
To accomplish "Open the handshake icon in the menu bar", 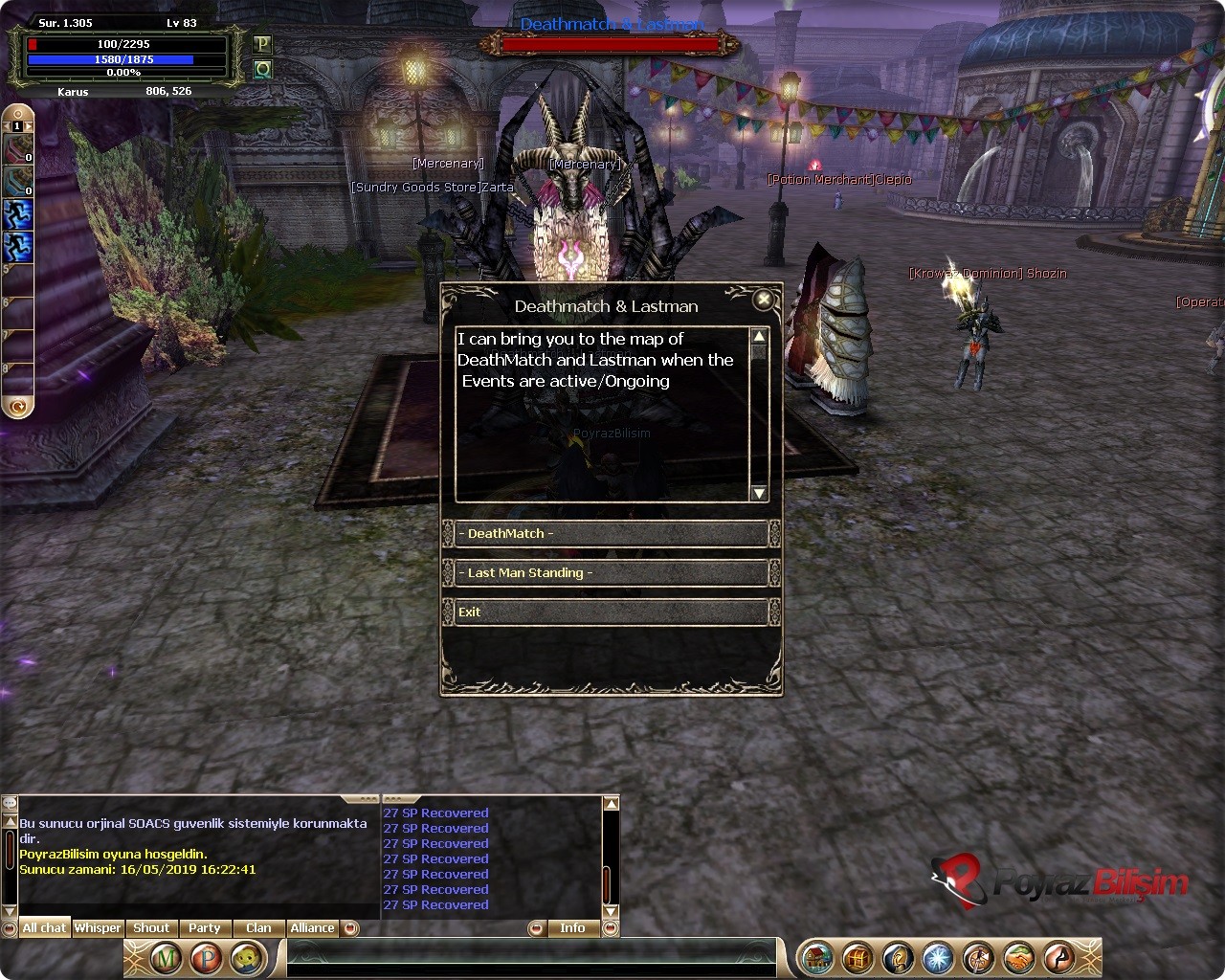I will click(x=1018, y=958).
